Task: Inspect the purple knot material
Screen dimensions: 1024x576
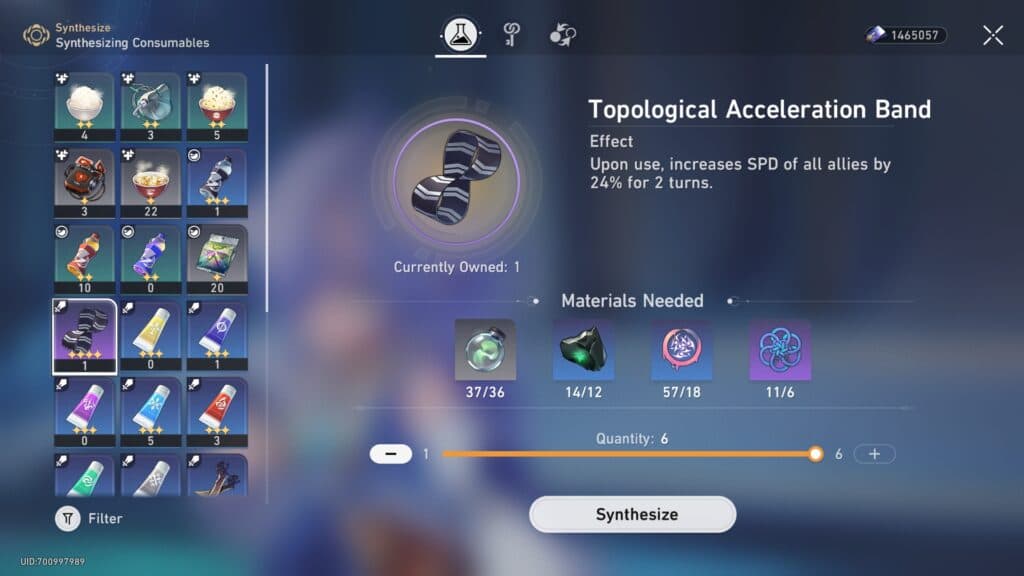Action: [779, 350]
